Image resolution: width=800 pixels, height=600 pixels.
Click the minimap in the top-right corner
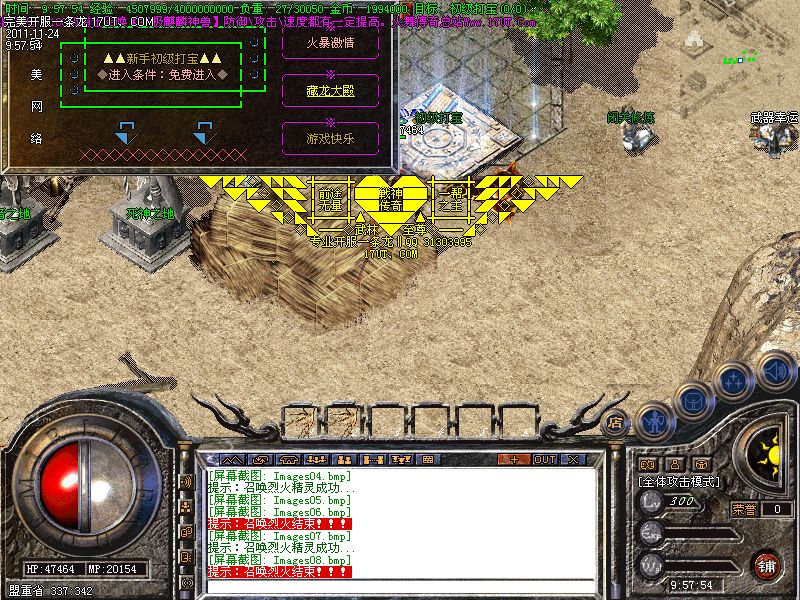(741, 50)
